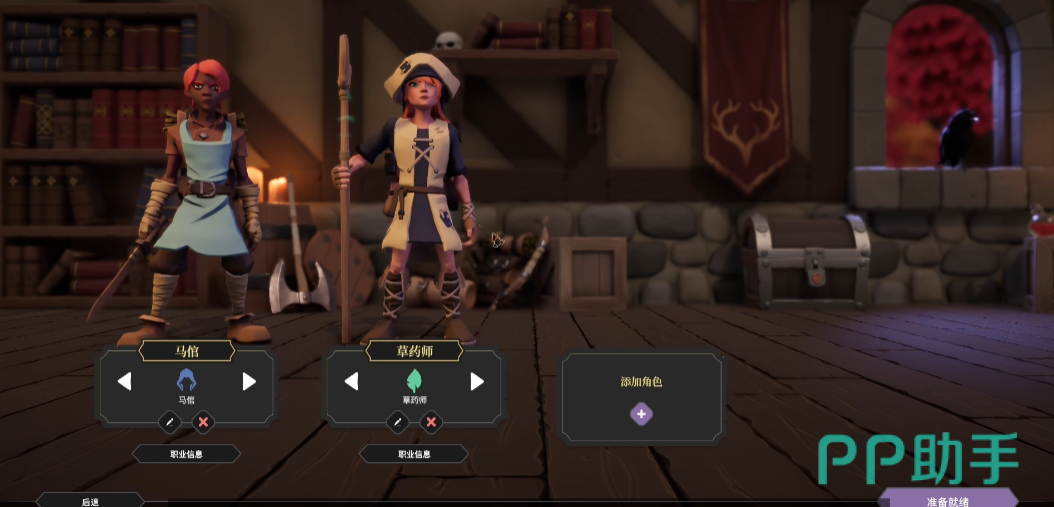Switch to the previous class for 马倌
This screenshot has height=507, width=1054.
[x=124, y=381]
